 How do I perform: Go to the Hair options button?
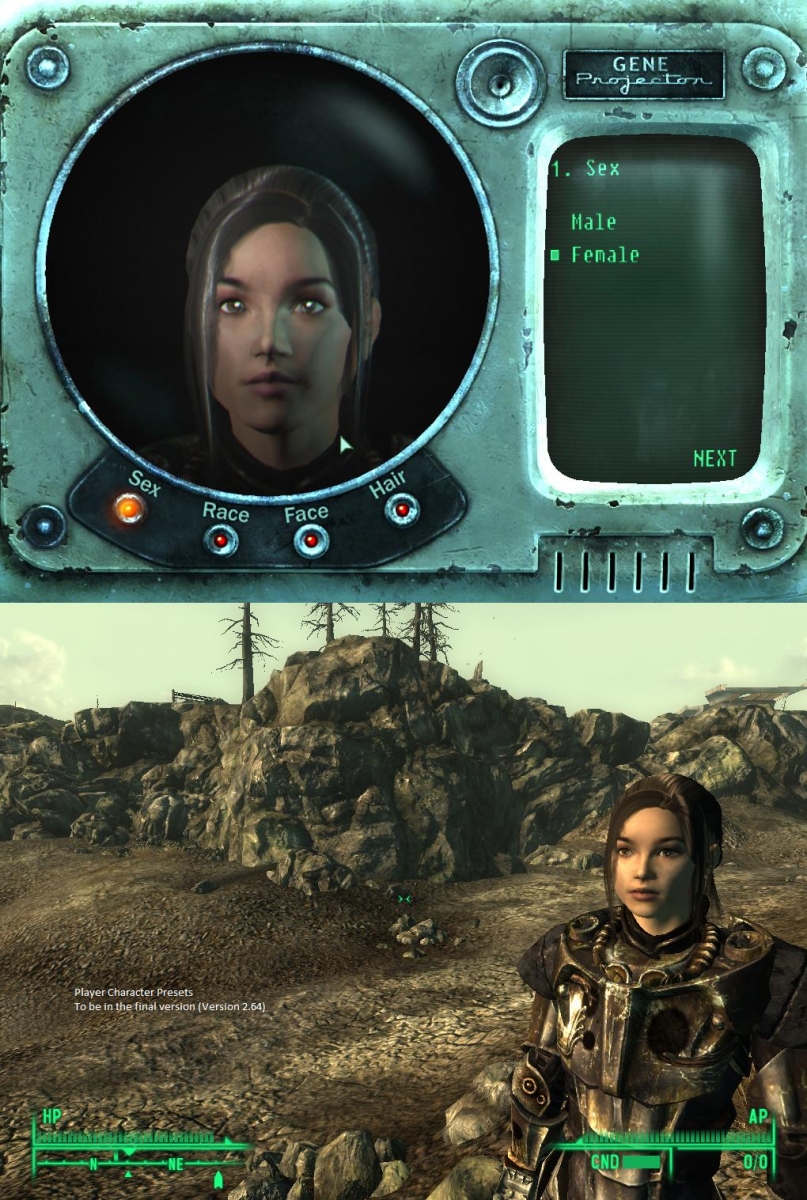coord(402,510)
